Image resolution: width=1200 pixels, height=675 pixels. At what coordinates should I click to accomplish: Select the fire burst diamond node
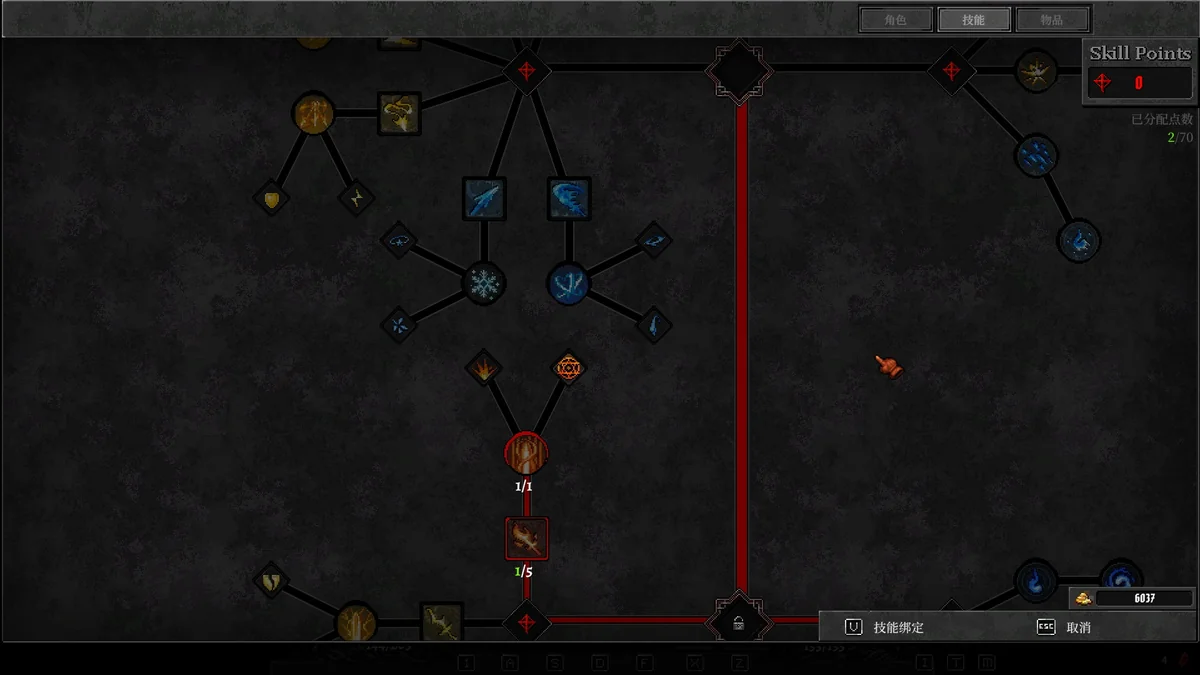click(484, 368)
